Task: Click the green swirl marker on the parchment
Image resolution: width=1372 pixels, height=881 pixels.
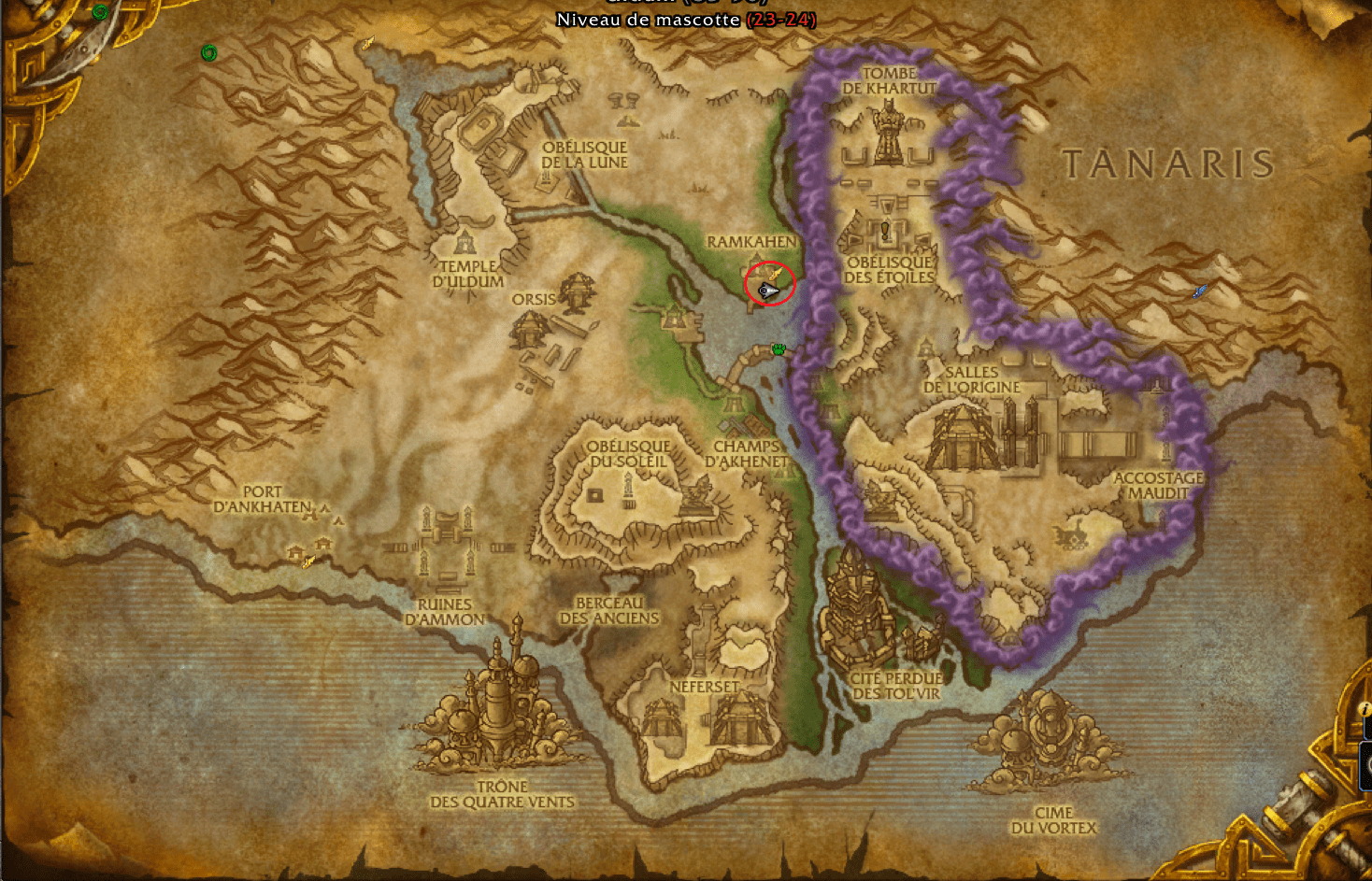Action: click(209, 53)
